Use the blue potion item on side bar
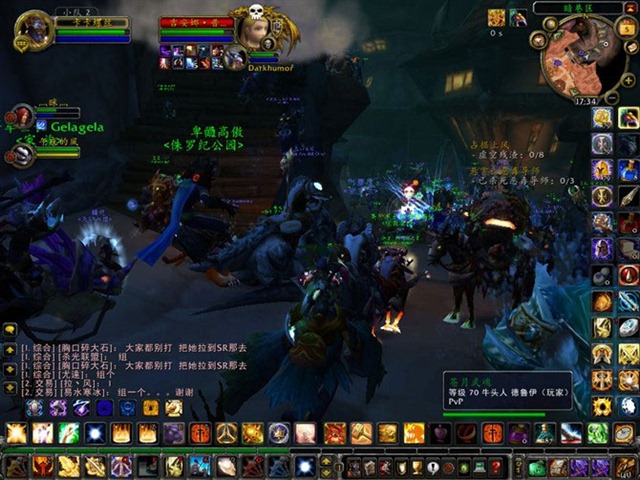This screenshot has height=480, width=640. 628,170
